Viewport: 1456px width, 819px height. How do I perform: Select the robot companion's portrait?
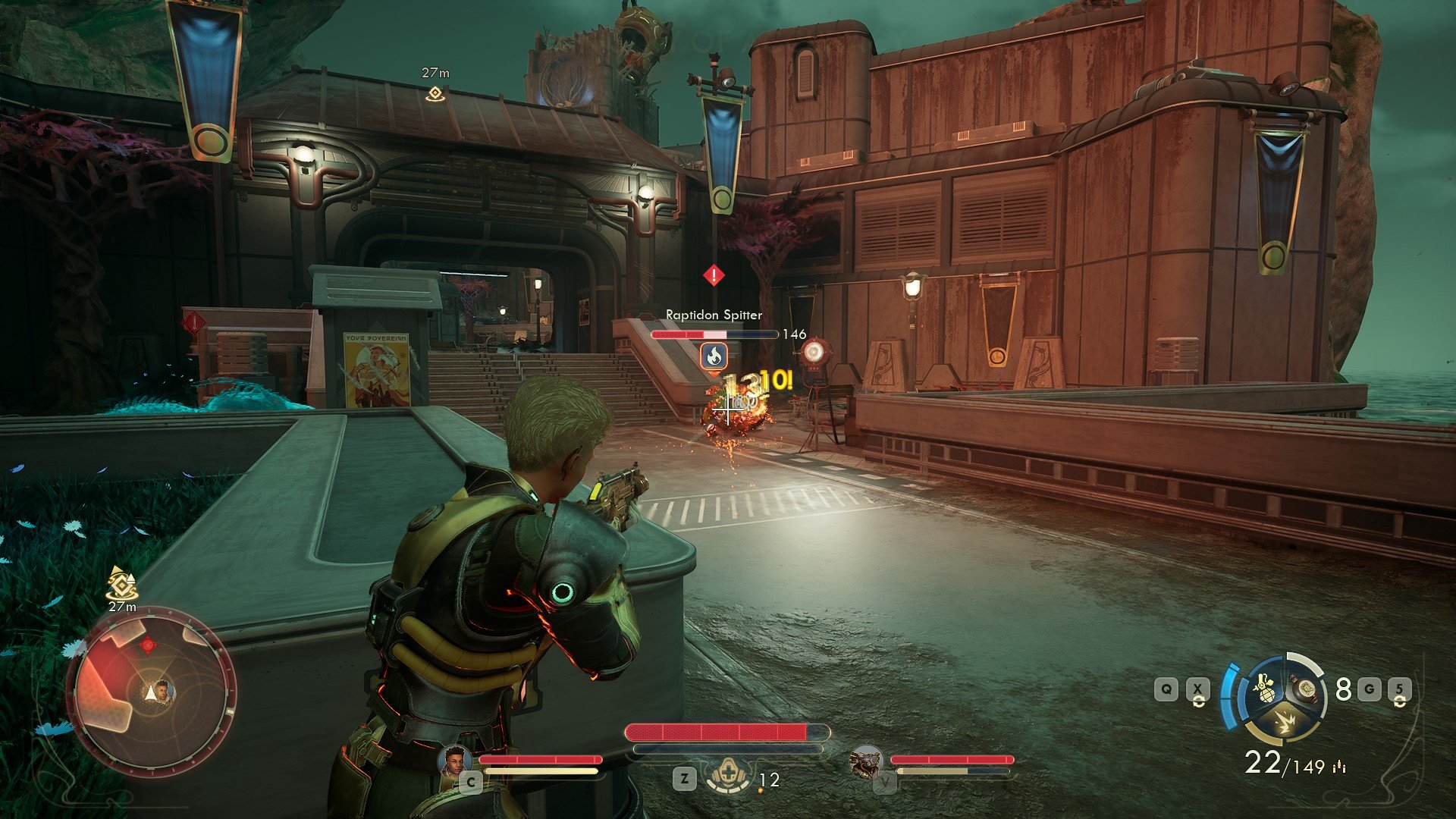(x=866, y=761)
